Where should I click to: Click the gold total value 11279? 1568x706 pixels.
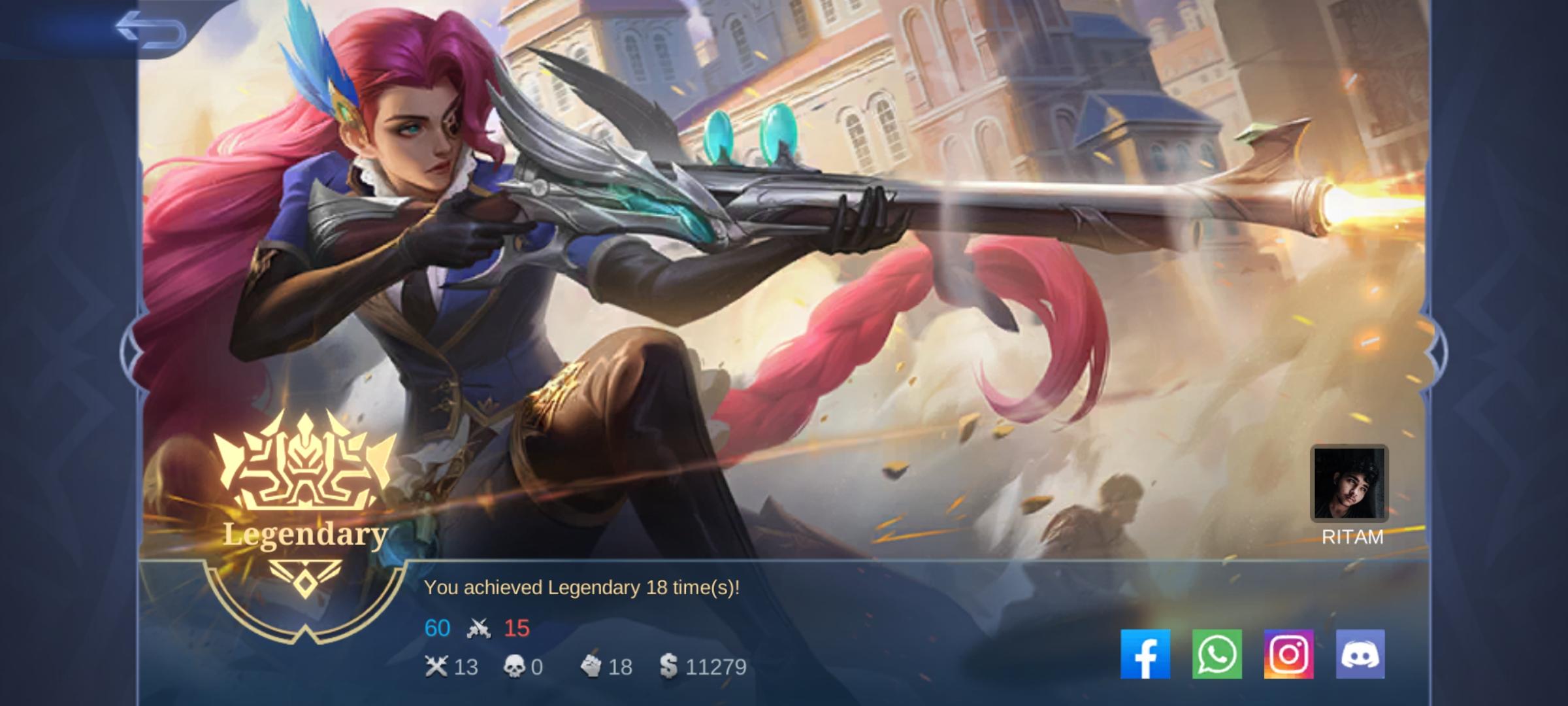pyautogui.click(x=715, y=667)
